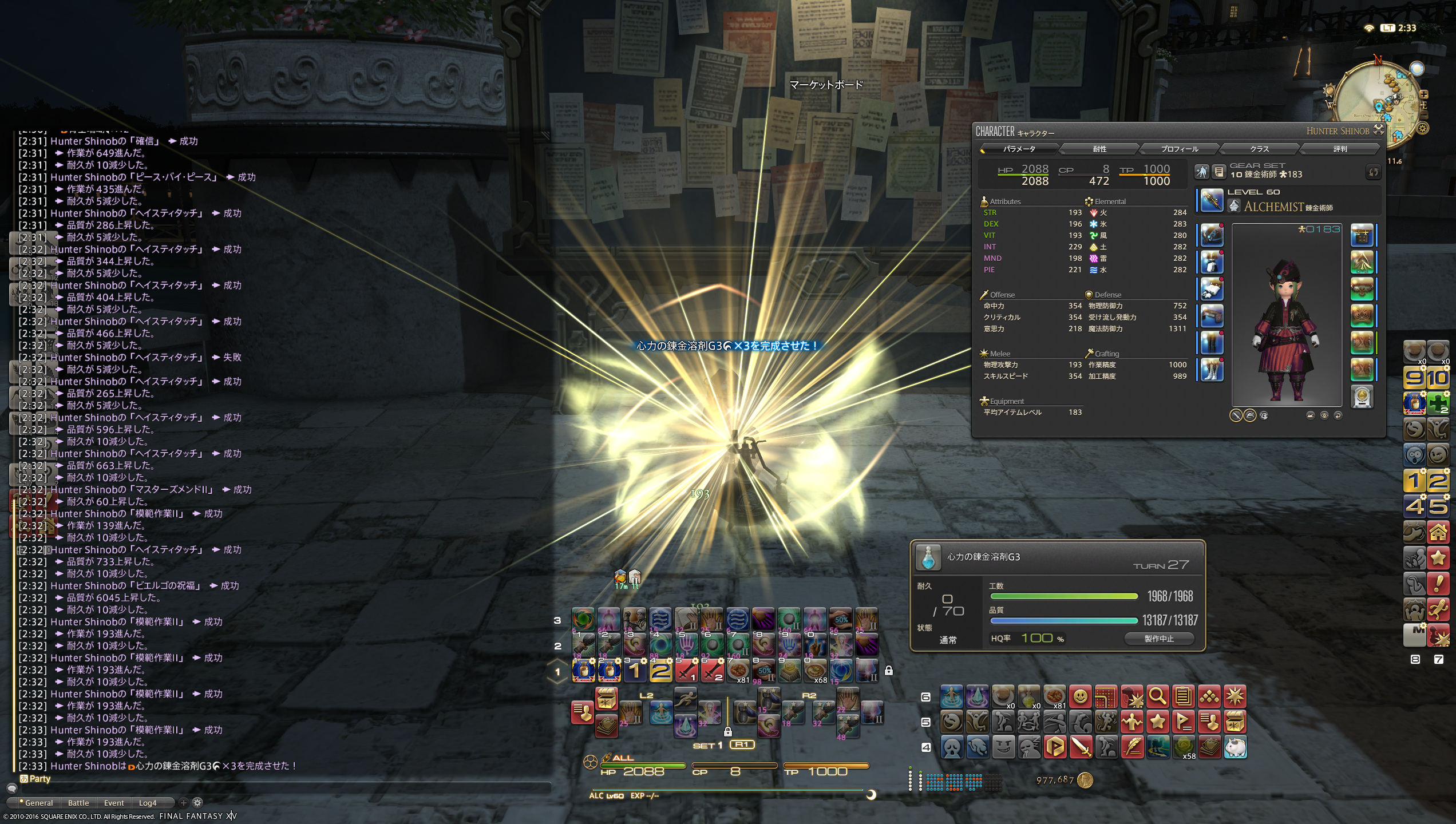Switch to the 耐性 tab
Screen dimensions: 1456x824
point(1099,149)
